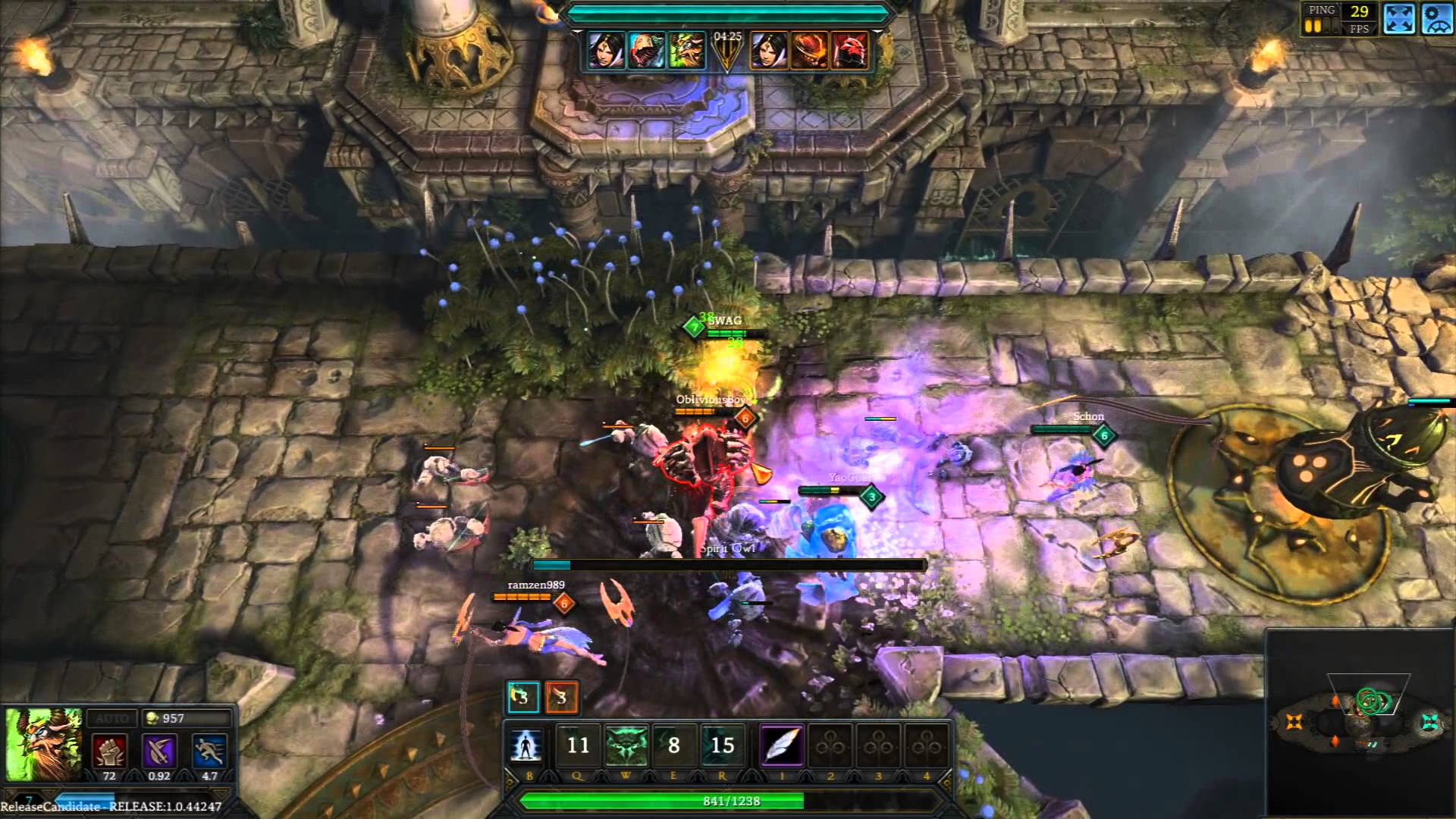Click the Q ability showing 11 cooldown
This screenshot has height=819, width=1456.
[x=579, y=745]
